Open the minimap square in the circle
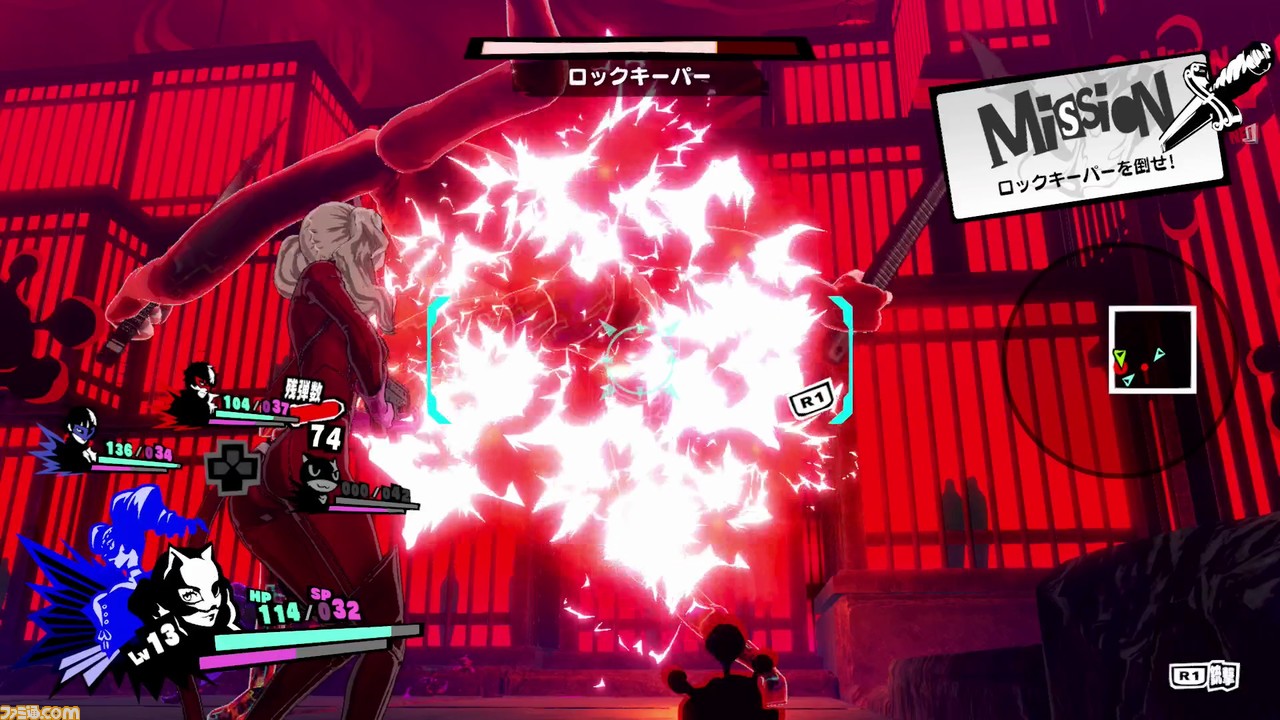 1152,350
